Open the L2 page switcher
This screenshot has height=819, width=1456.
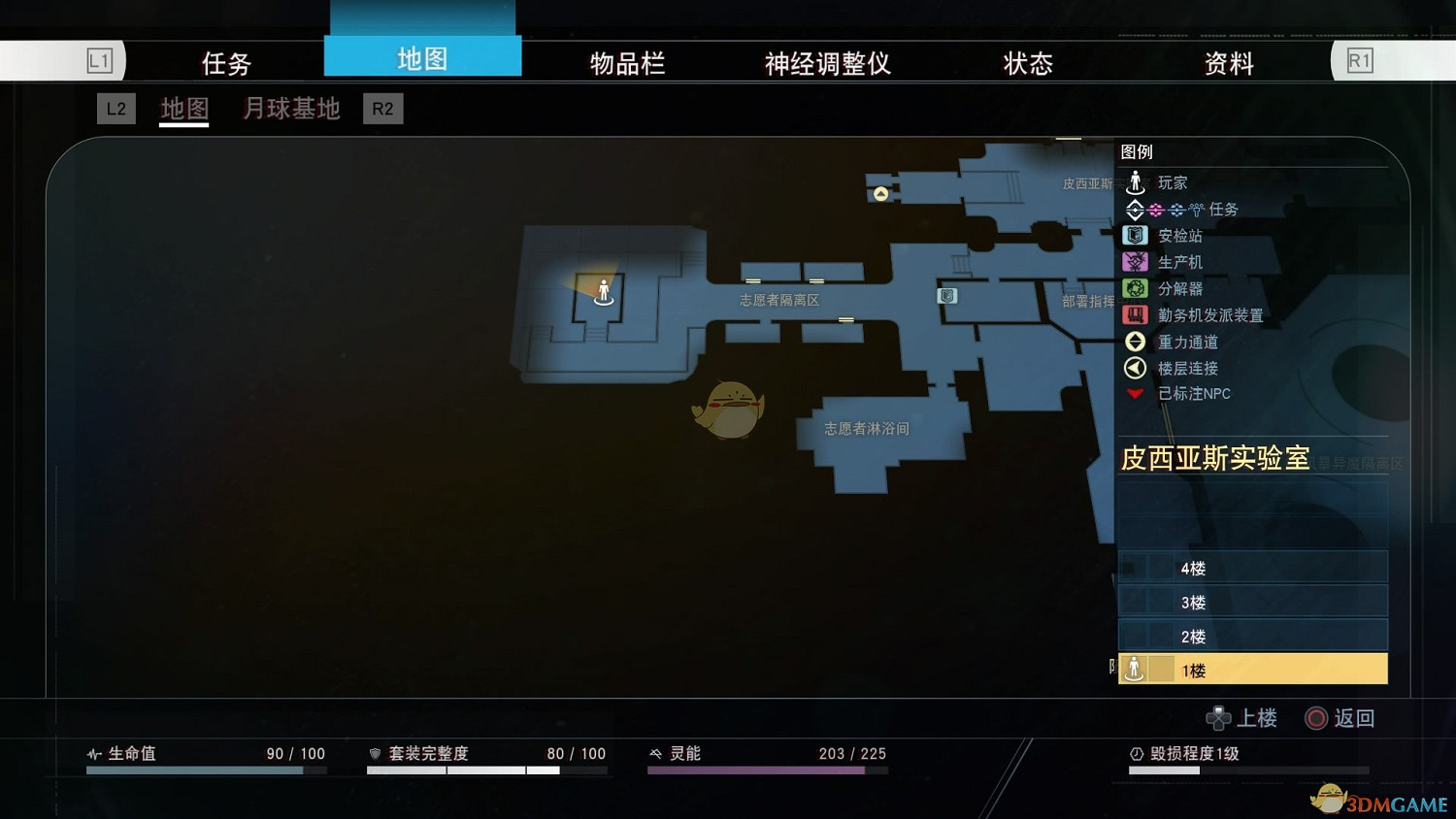116,109
